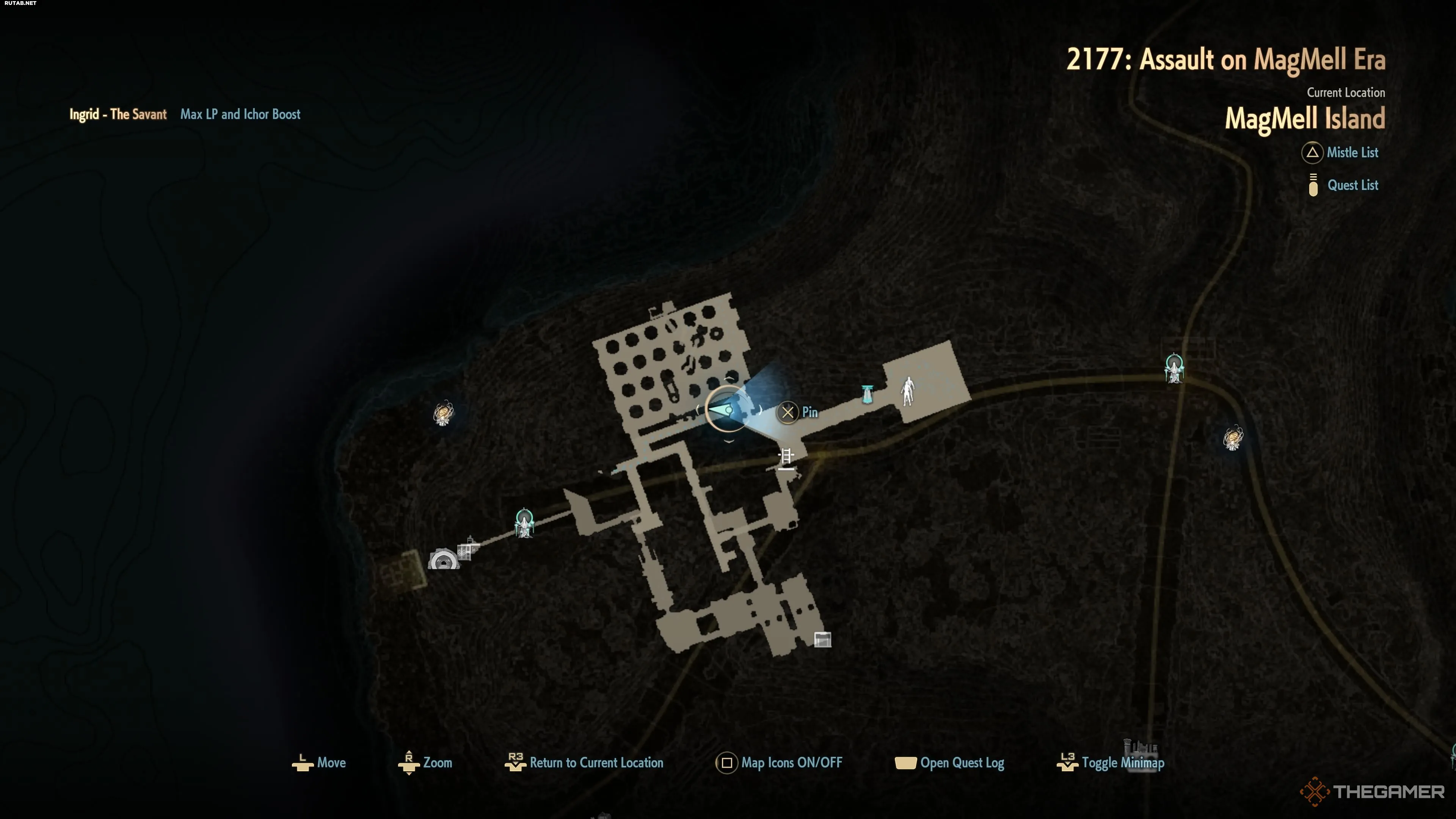This screenshot has width=1456, height=819.
Task: Select the ladder icon on the map
Action: [786, 457]
